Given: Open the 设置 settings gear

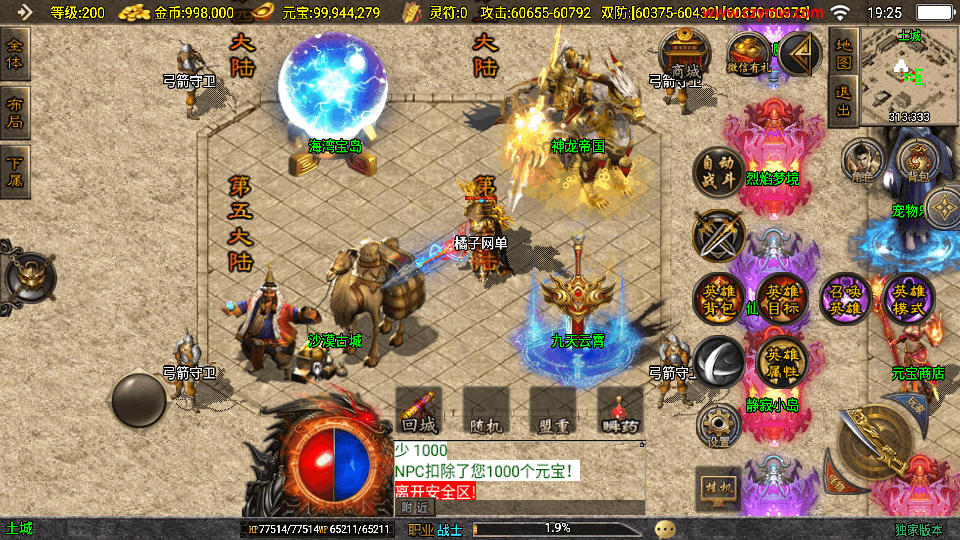Looking at the screenshot, I should 717,425.
